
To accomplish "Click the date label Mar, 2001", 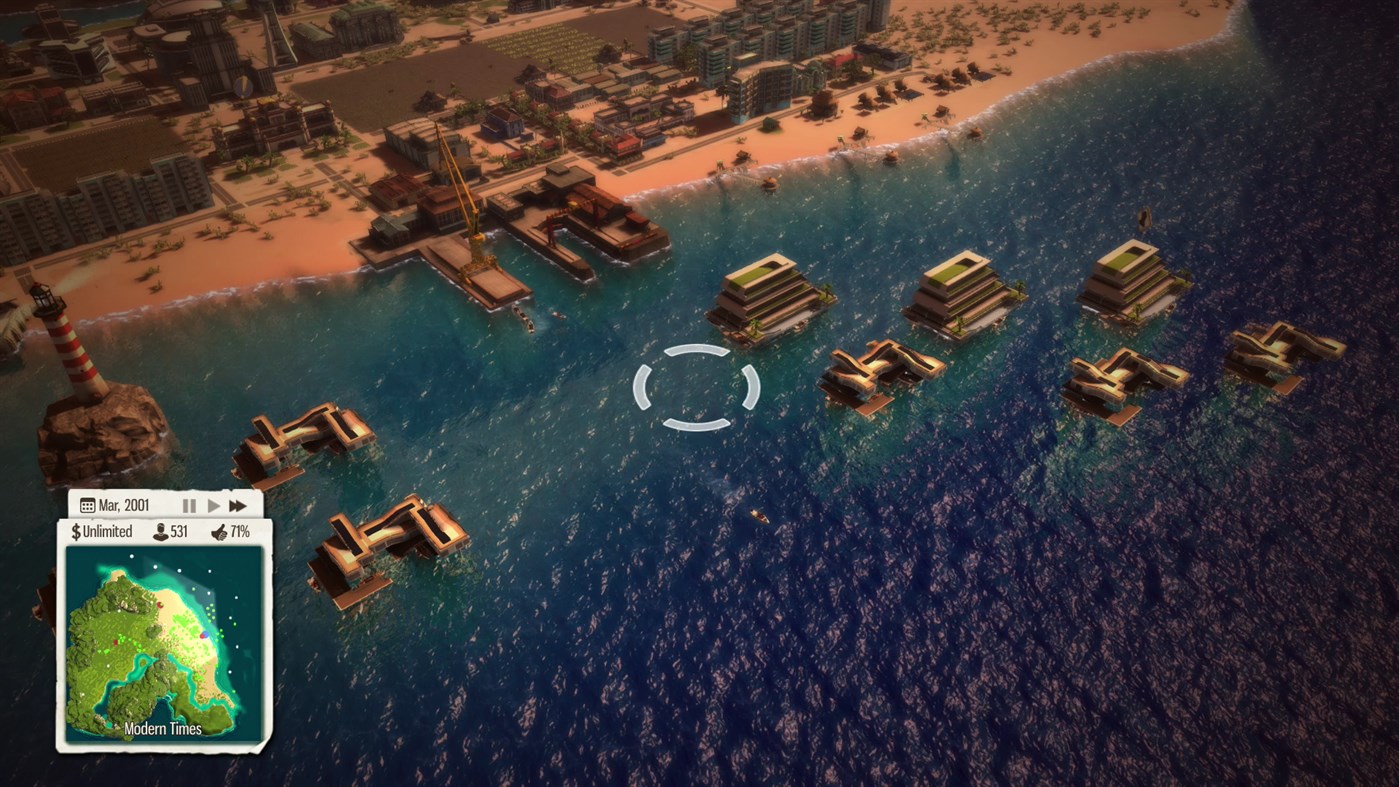I will pos(124,505).
